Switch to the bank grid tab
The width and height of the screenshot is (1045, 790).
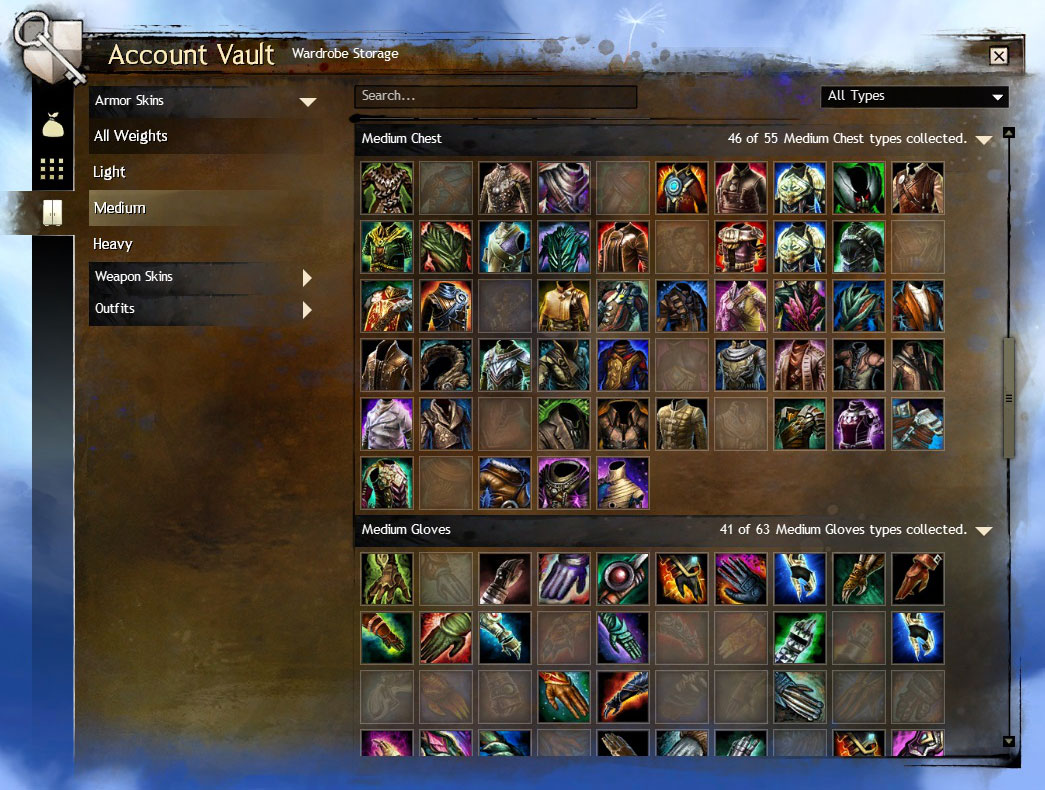tap(52, 169)
